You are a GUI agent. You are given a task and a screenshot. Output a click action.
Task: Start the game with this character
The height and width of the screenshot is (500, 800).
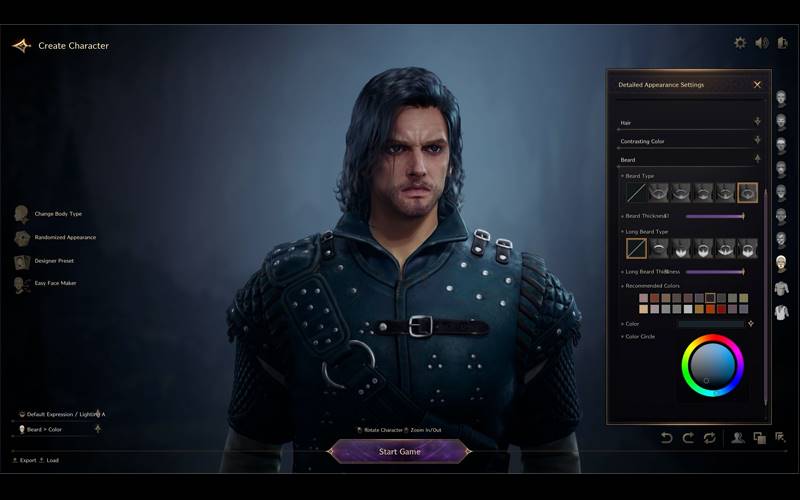(399, 452)
